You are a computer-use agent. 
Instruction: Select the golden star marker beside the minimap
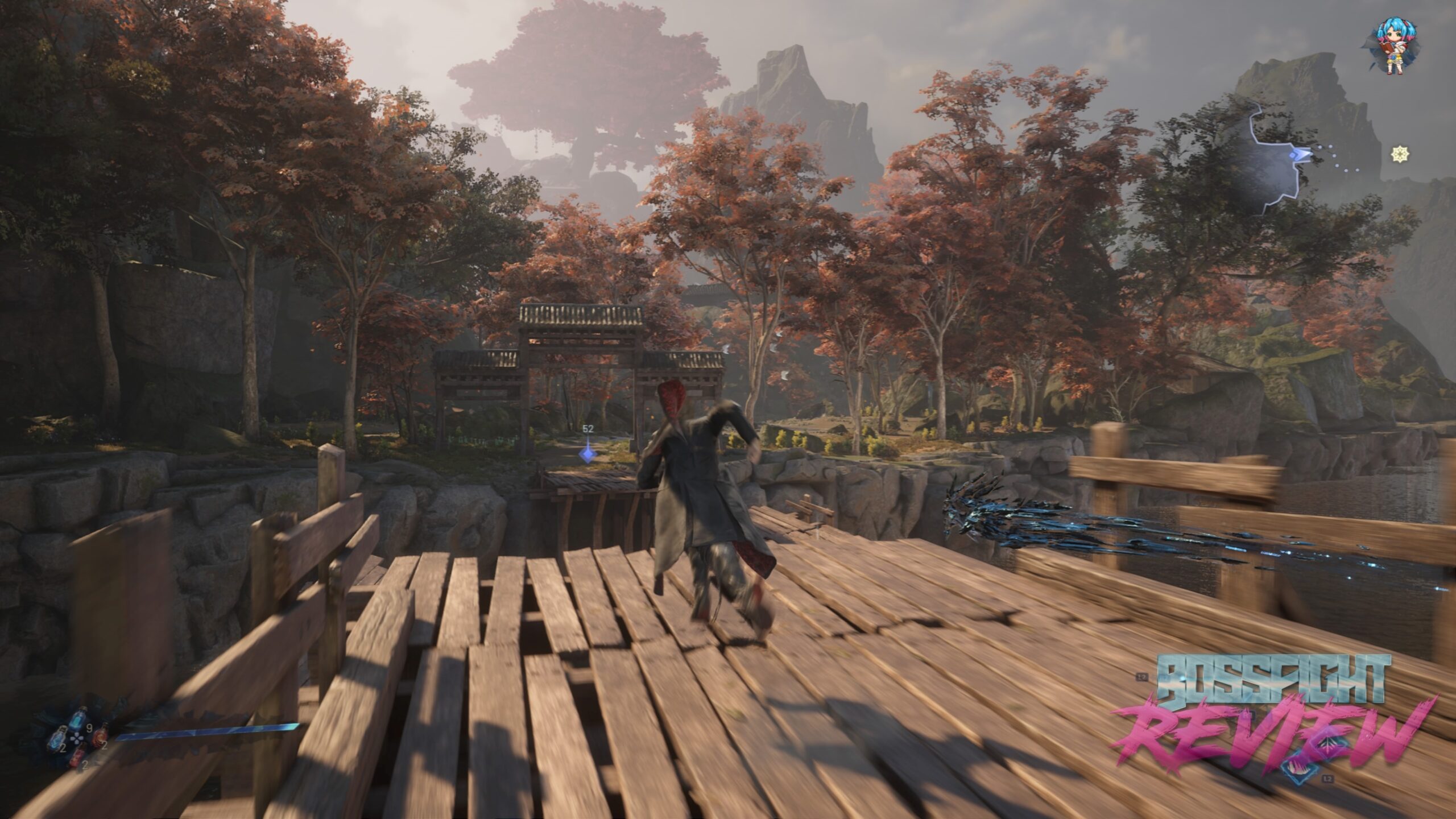pyautogui.click(x=1400, y=154)
